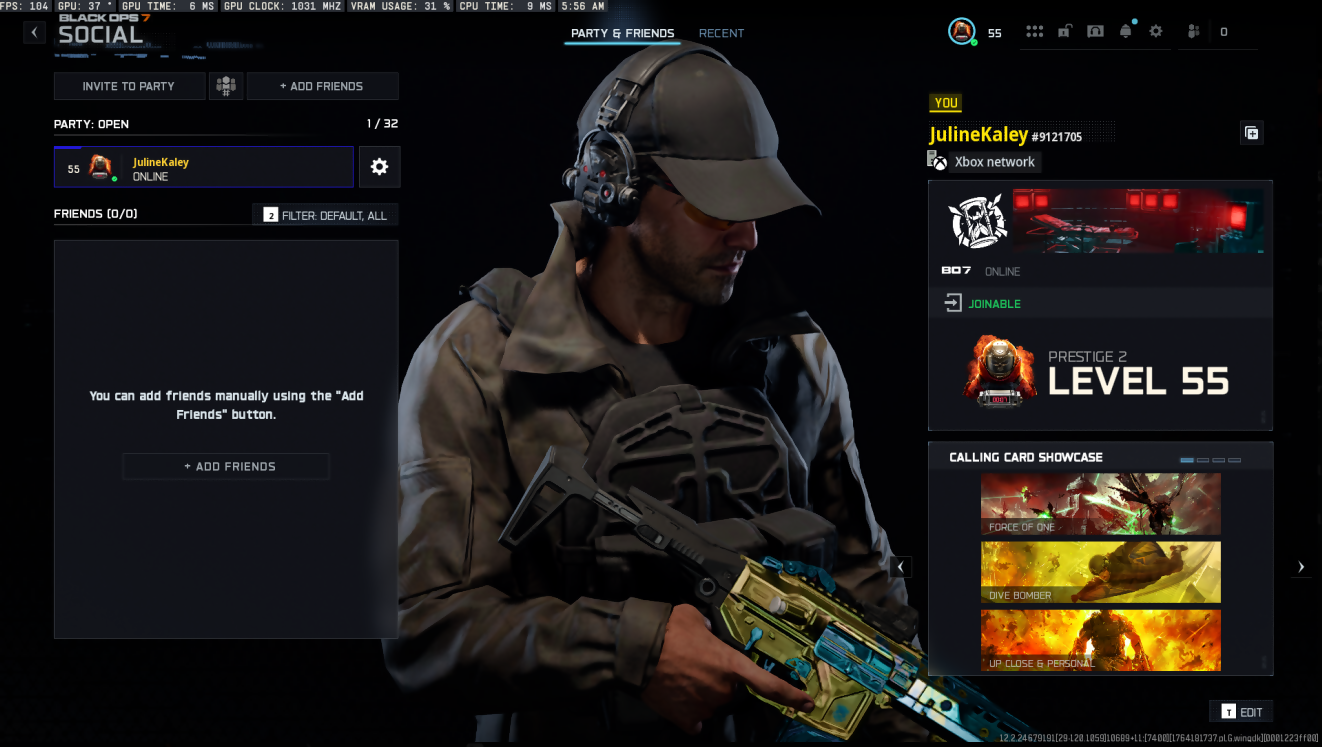Open the friends filter: Default, All
1322x747 pixels.
(x=326, y=215)
